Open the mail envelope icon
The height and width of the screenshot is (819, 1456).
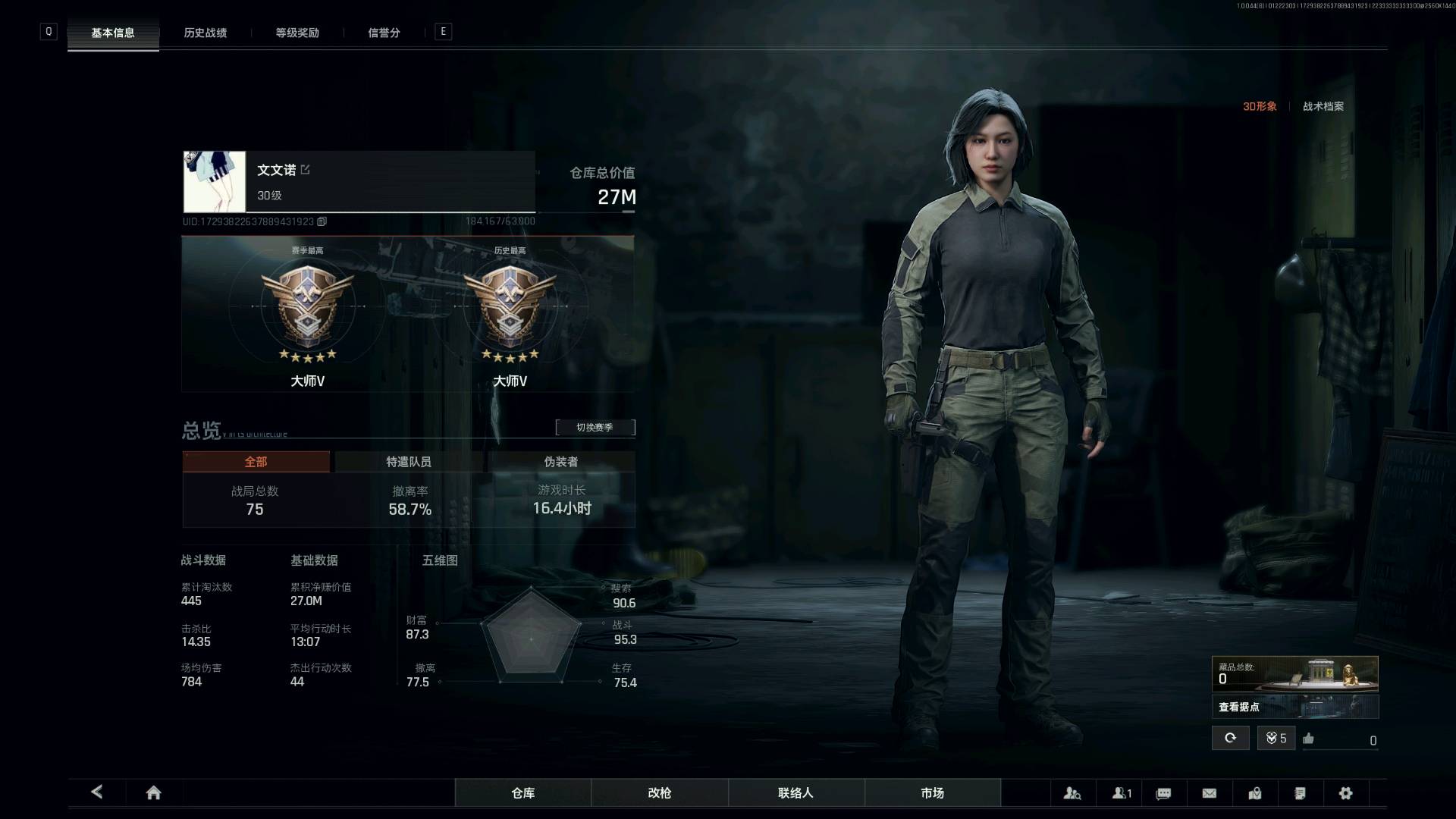click(x=1210, y=793)
